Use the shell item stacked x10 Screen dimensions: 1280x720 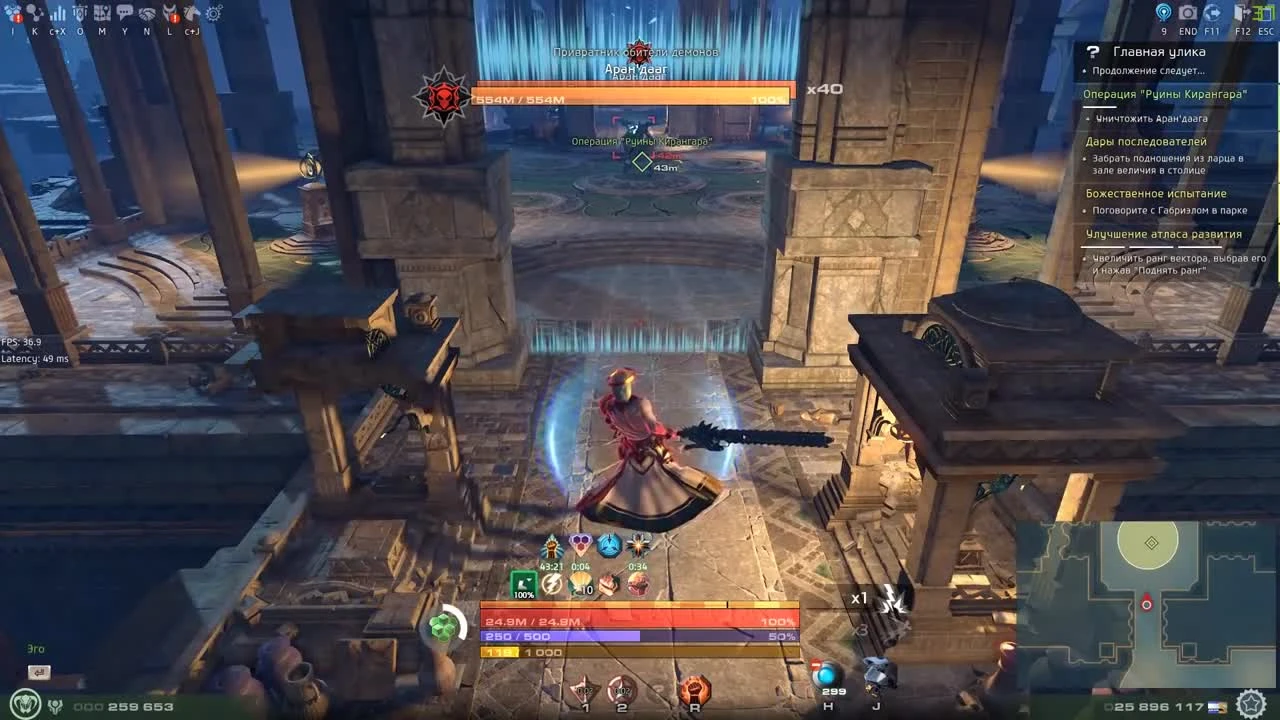pos(580,584)
